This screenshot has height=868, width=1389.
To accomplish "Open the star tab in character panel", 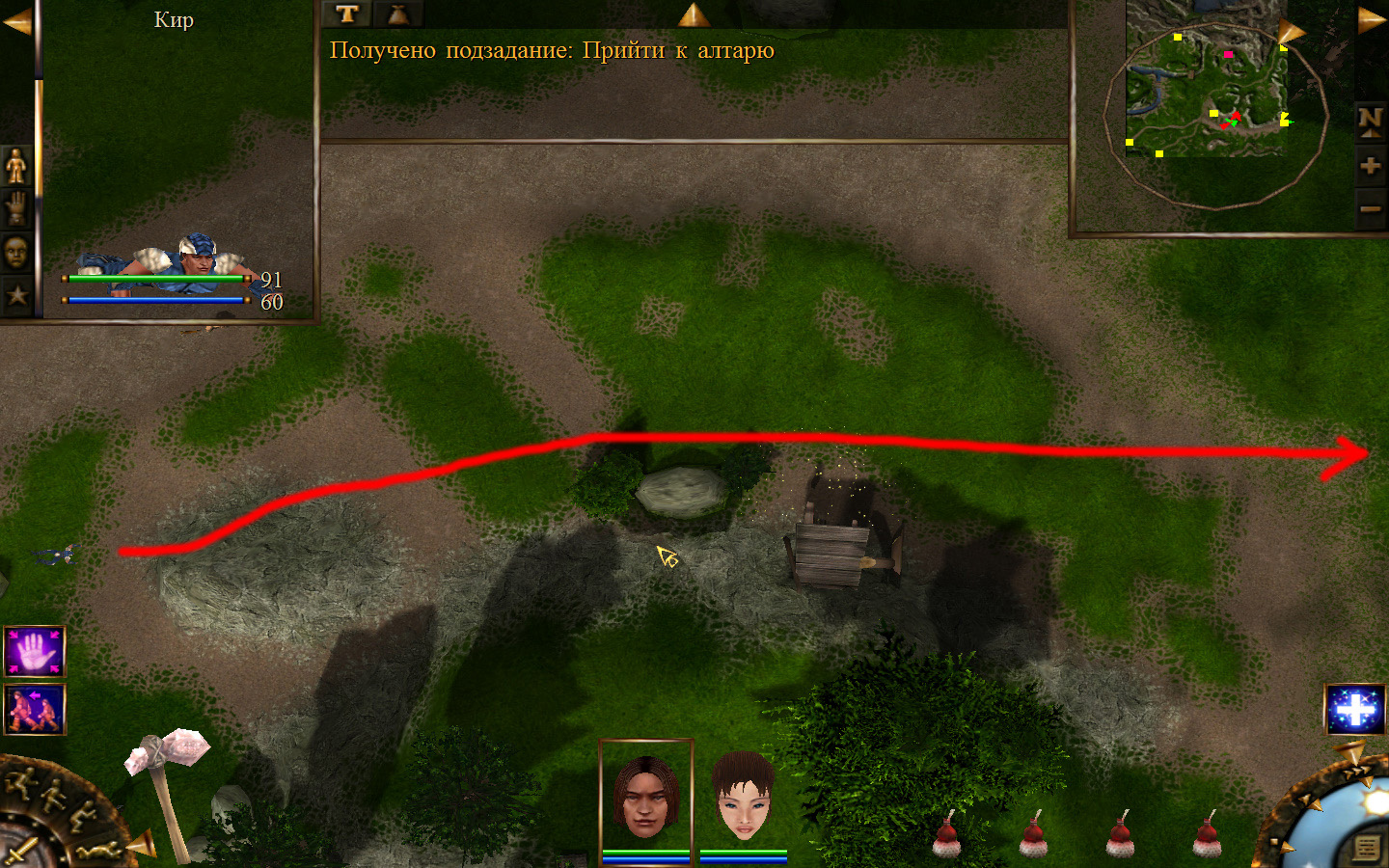I will [16, 295].
